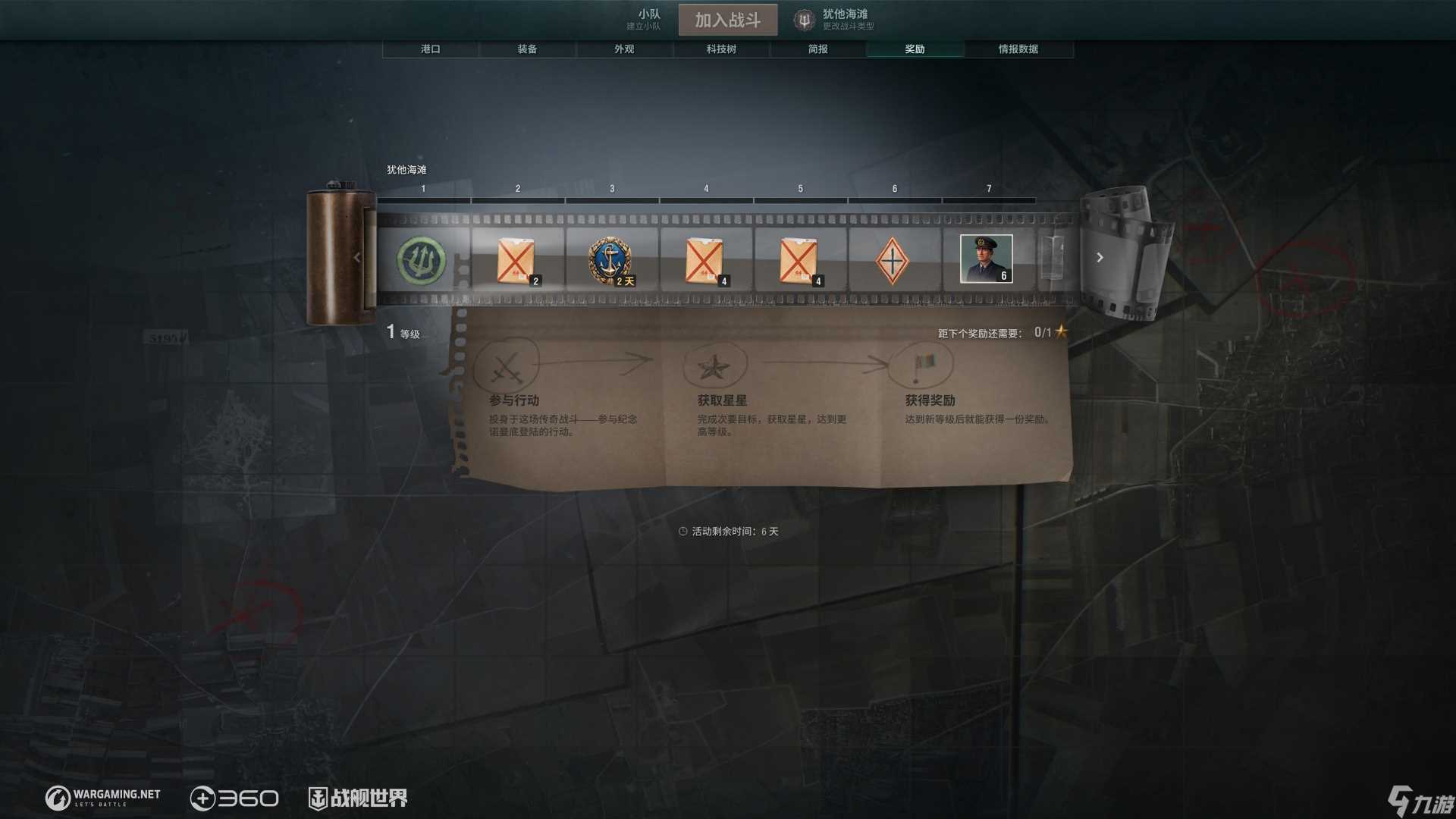
Task: Pick the naval commander portrait reward
Action: pyautogui.click(x=986, y=259)
